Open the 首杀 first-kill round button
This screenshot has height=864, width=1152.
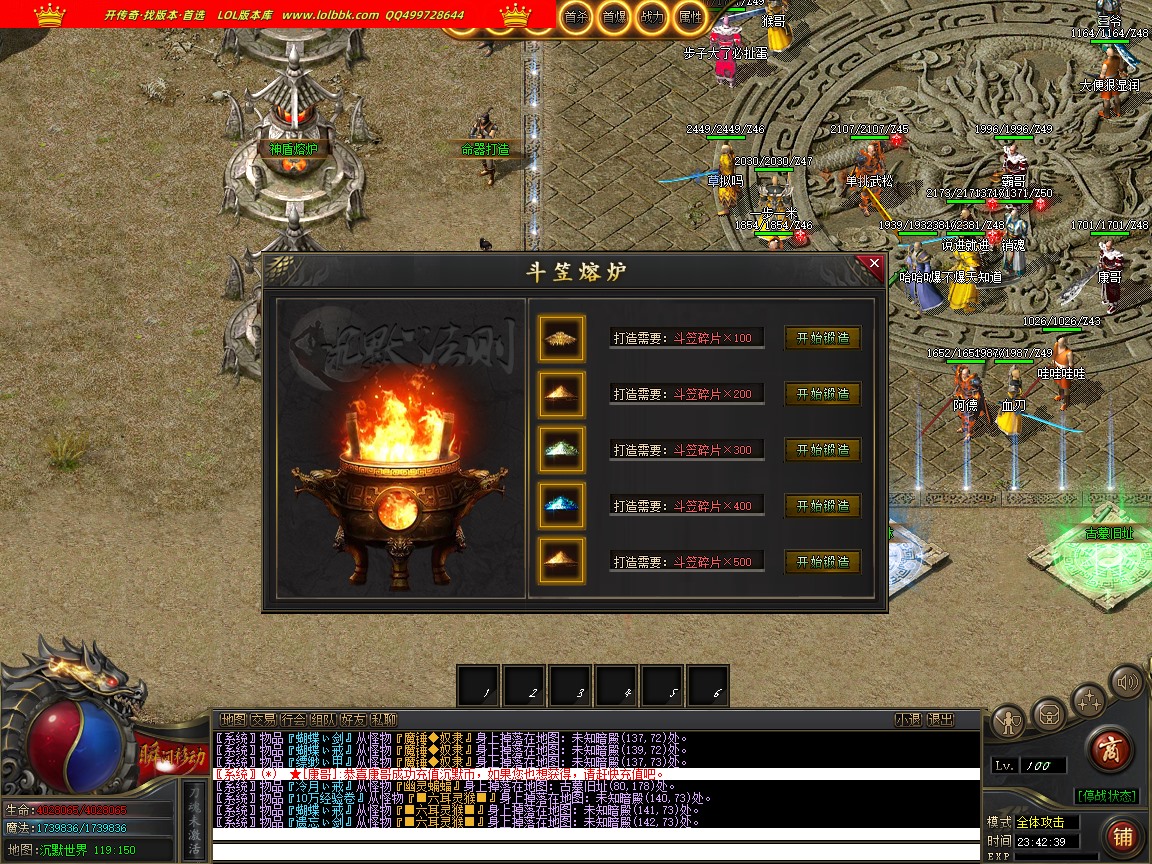[x=575, y=17]
